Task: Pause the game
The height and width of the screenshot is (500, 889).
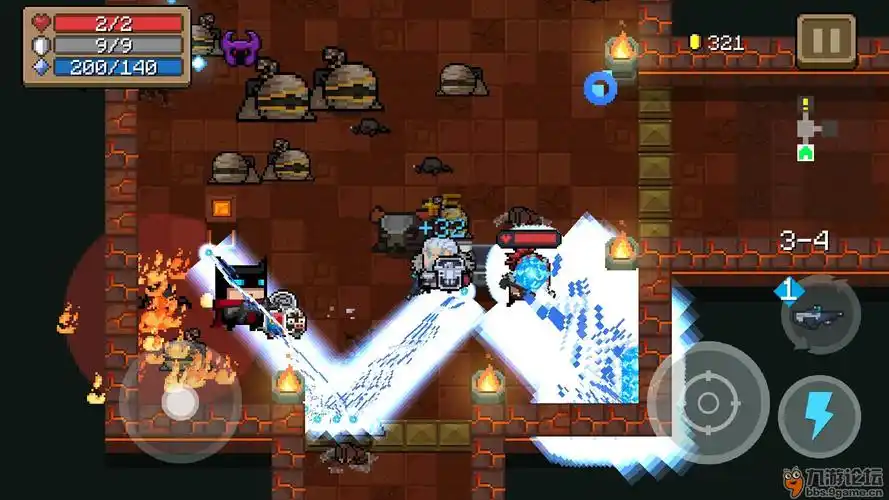Action: click(826, 41)
